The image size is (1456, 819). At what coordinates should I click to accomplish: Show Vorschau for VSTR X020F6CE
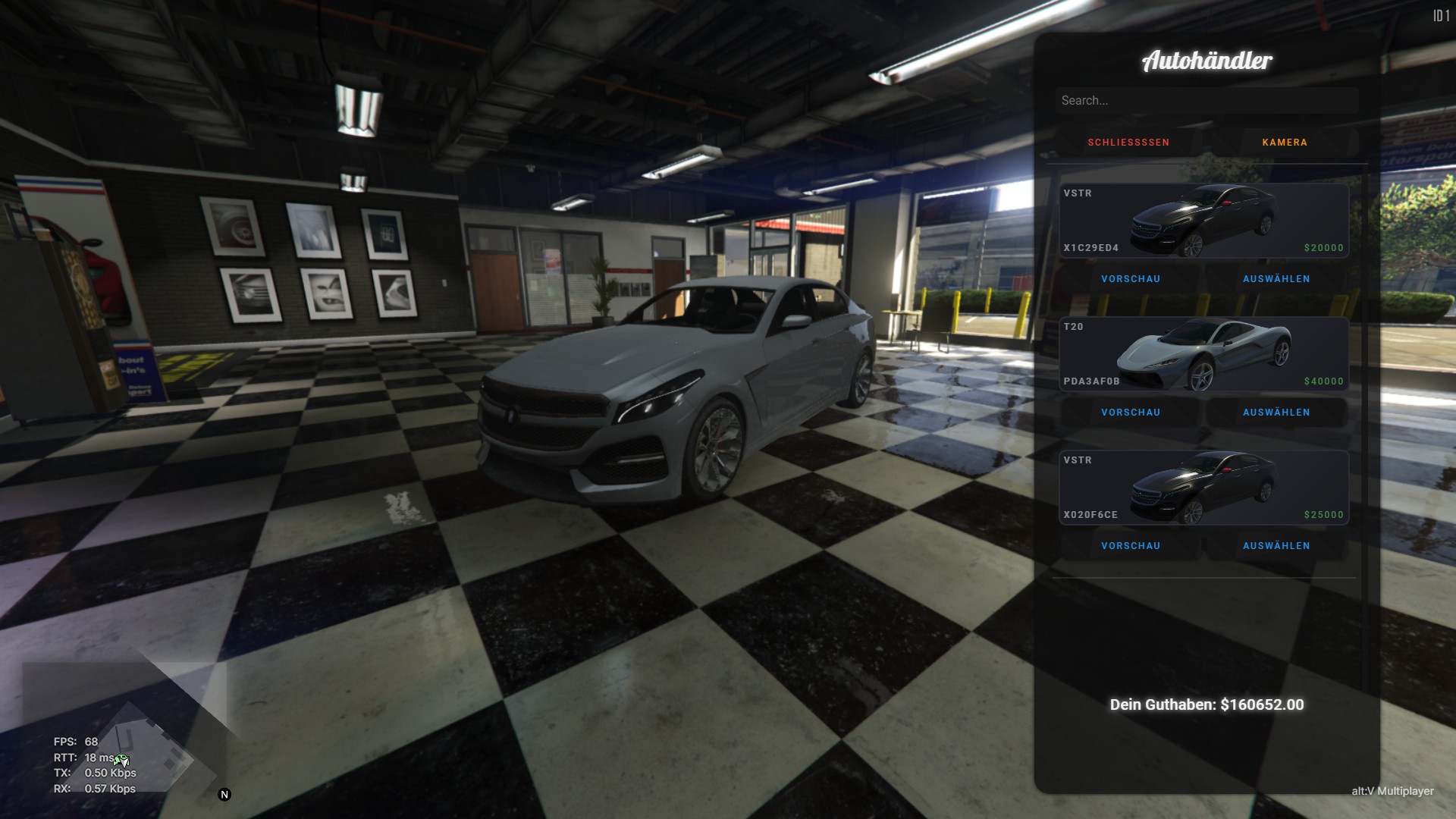click(x=1131, y=546)
